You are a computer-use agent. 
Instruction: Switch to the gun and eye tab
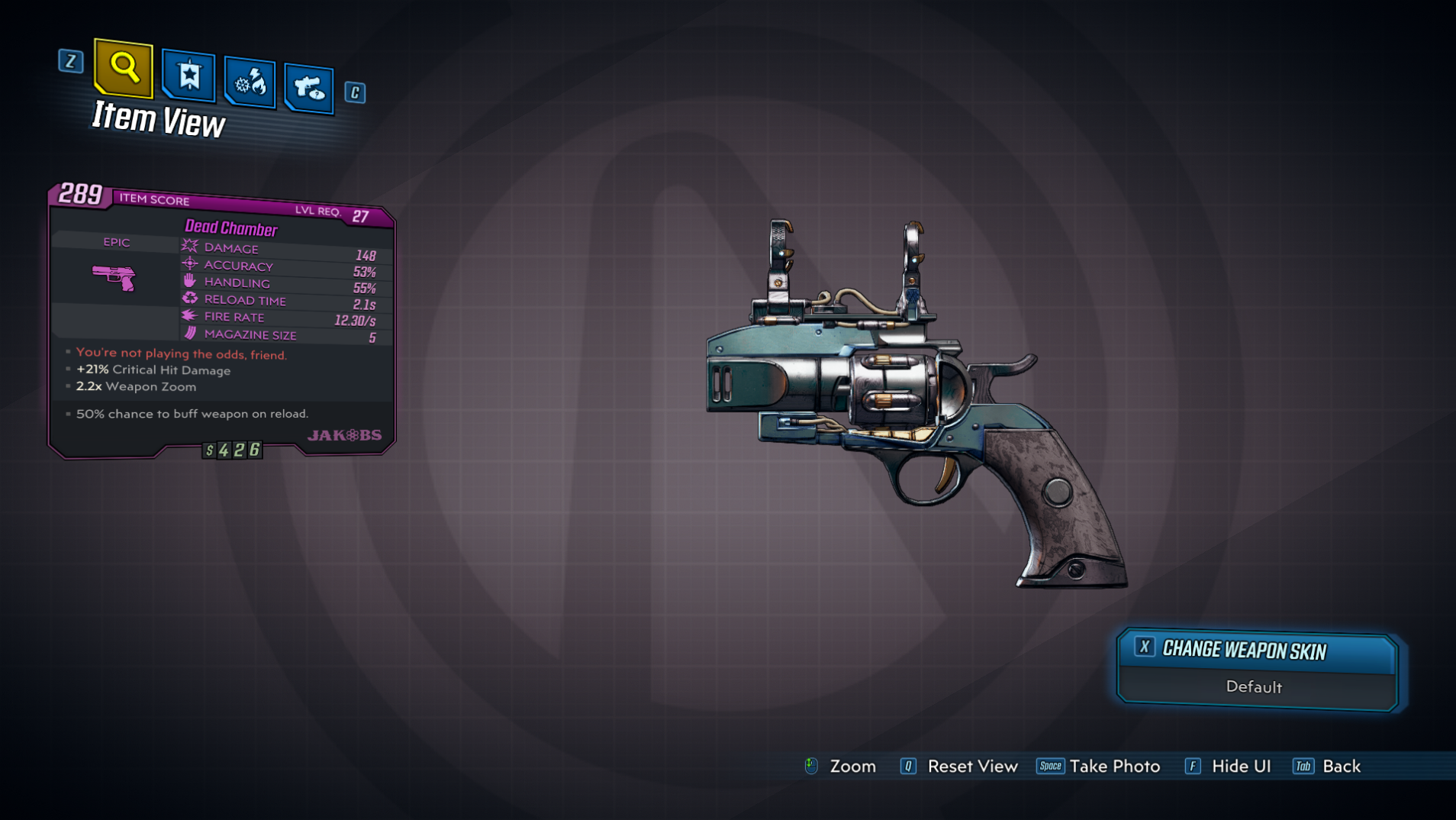click(309, 89)
